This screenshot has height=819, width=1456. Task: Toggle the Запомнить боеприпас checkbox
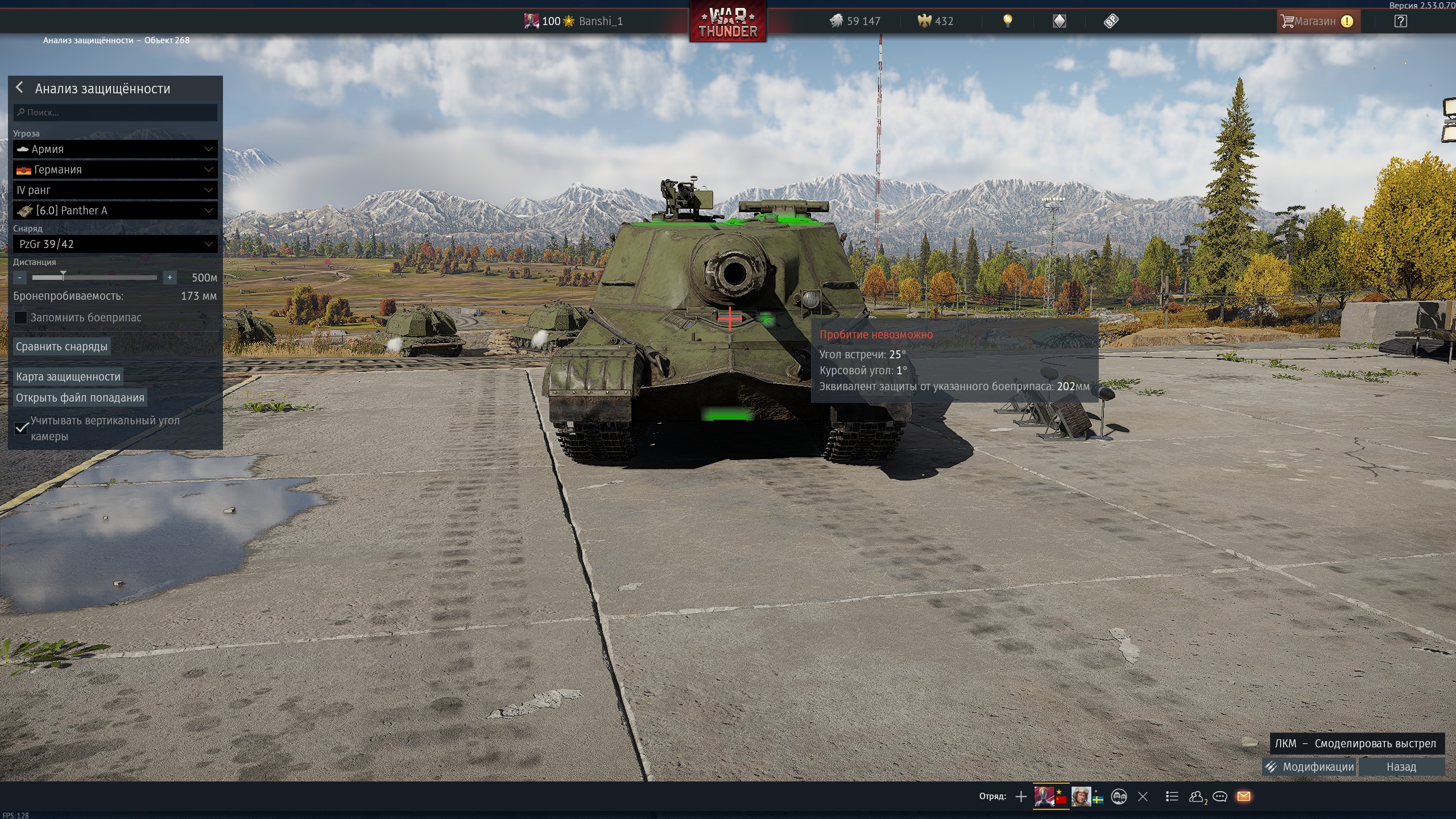click(x=21, y=317)
